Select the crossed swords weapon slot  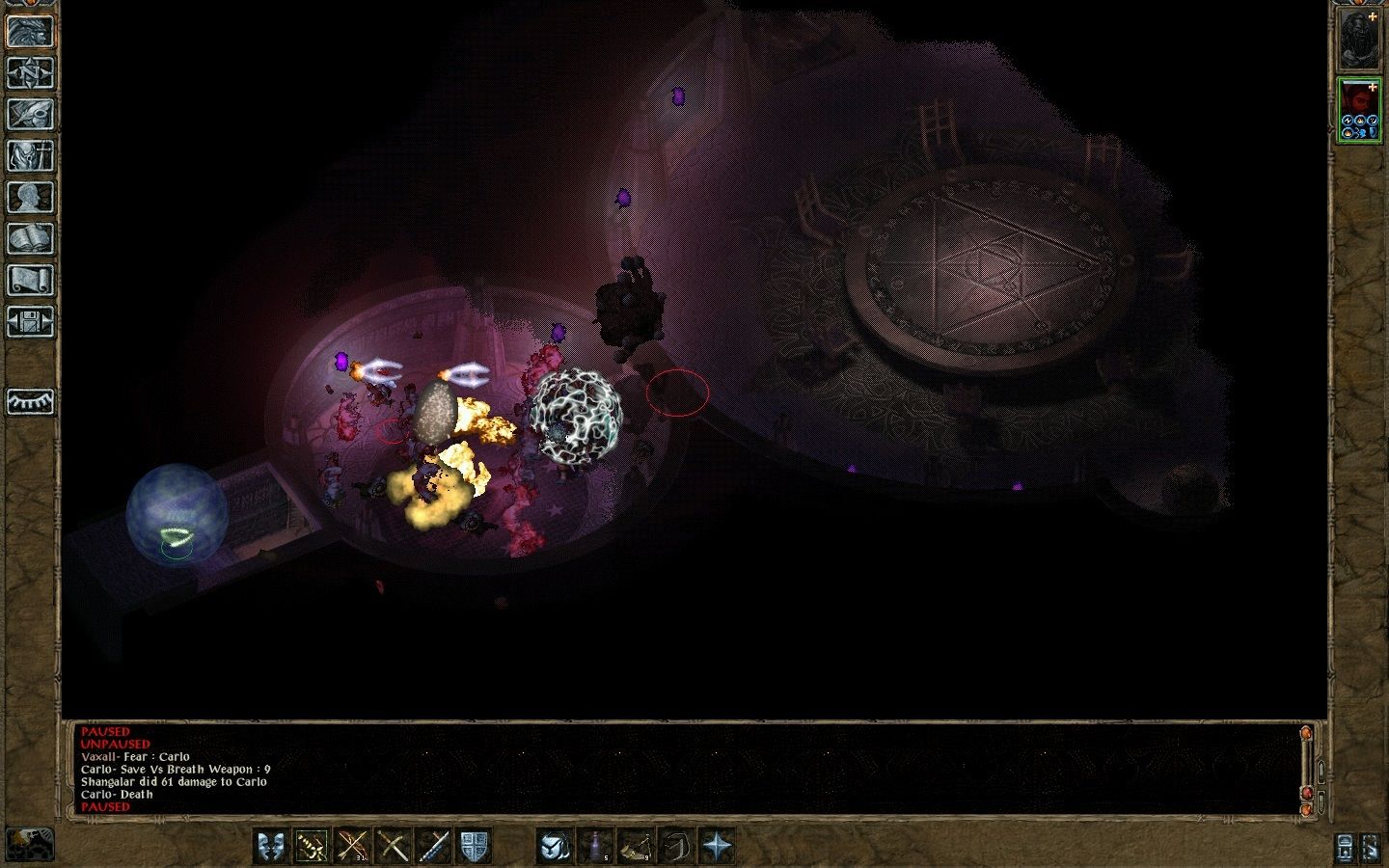tap(392, 846)
